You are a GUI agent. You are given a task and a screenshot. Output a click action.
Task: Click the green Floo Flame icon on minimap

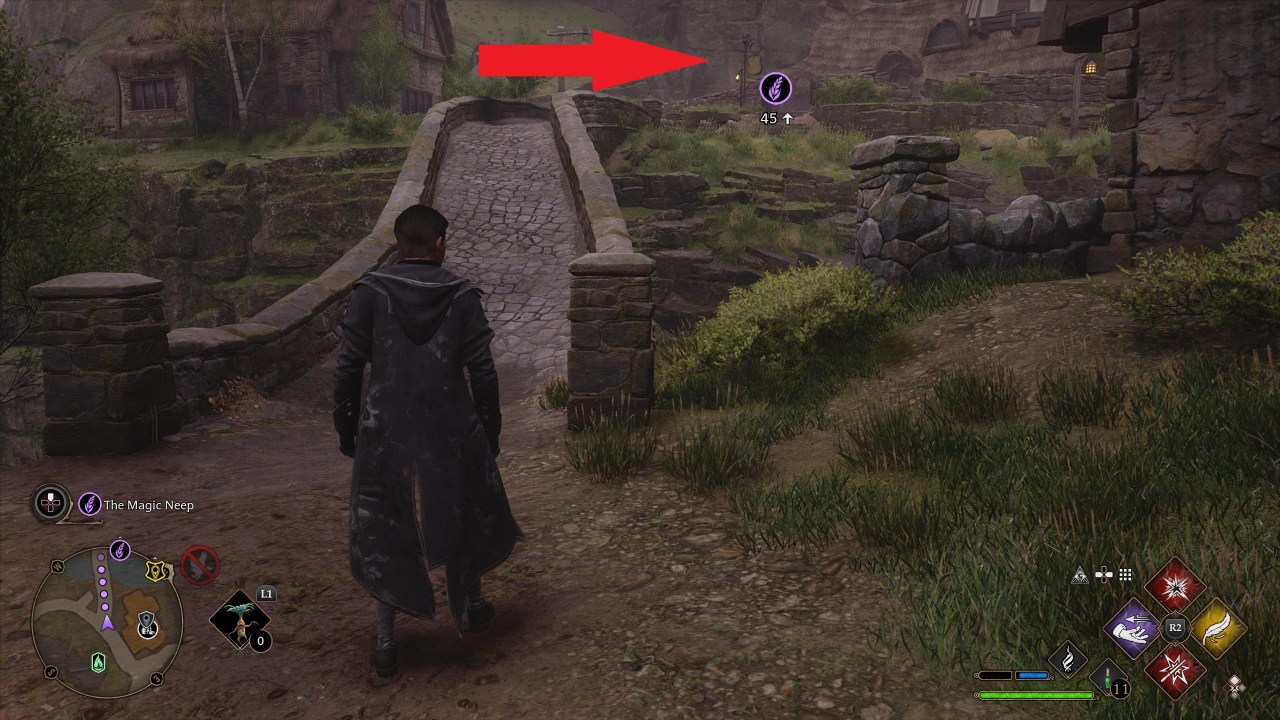pyautogui.click(x=97, y=663)
